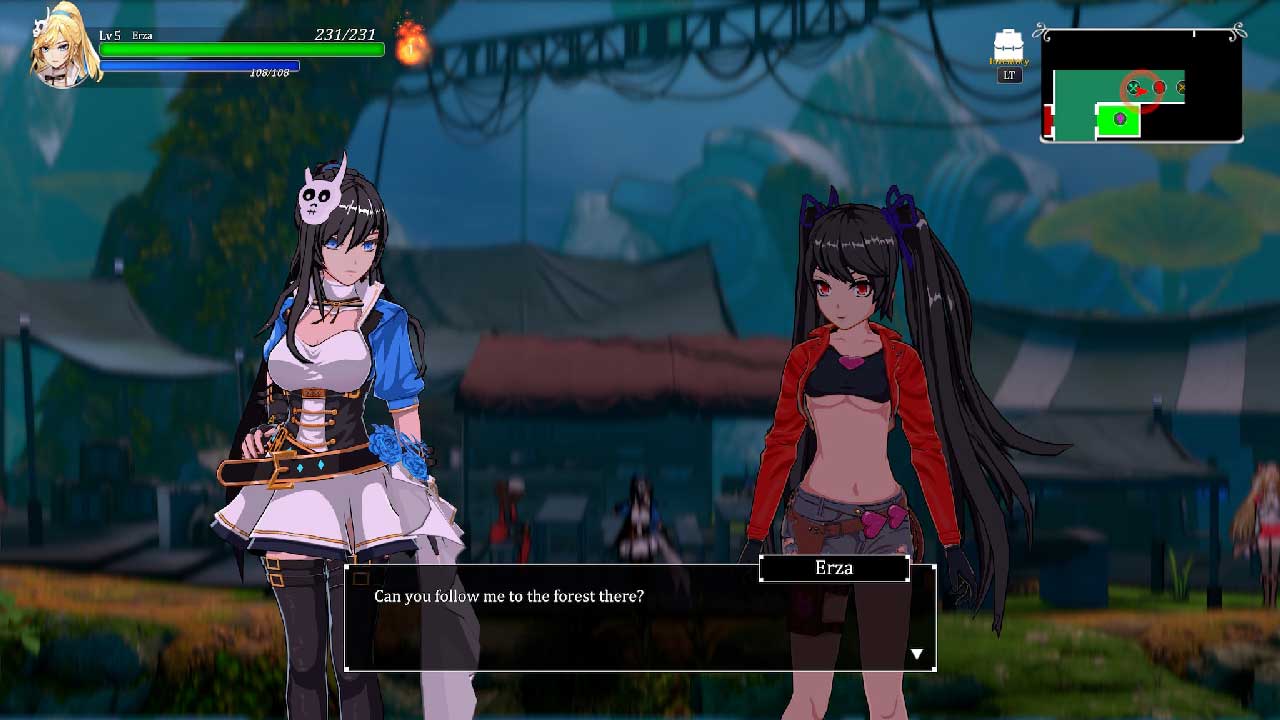
Task: Click the flame icon beside the health bar
Action: point(412,43)
